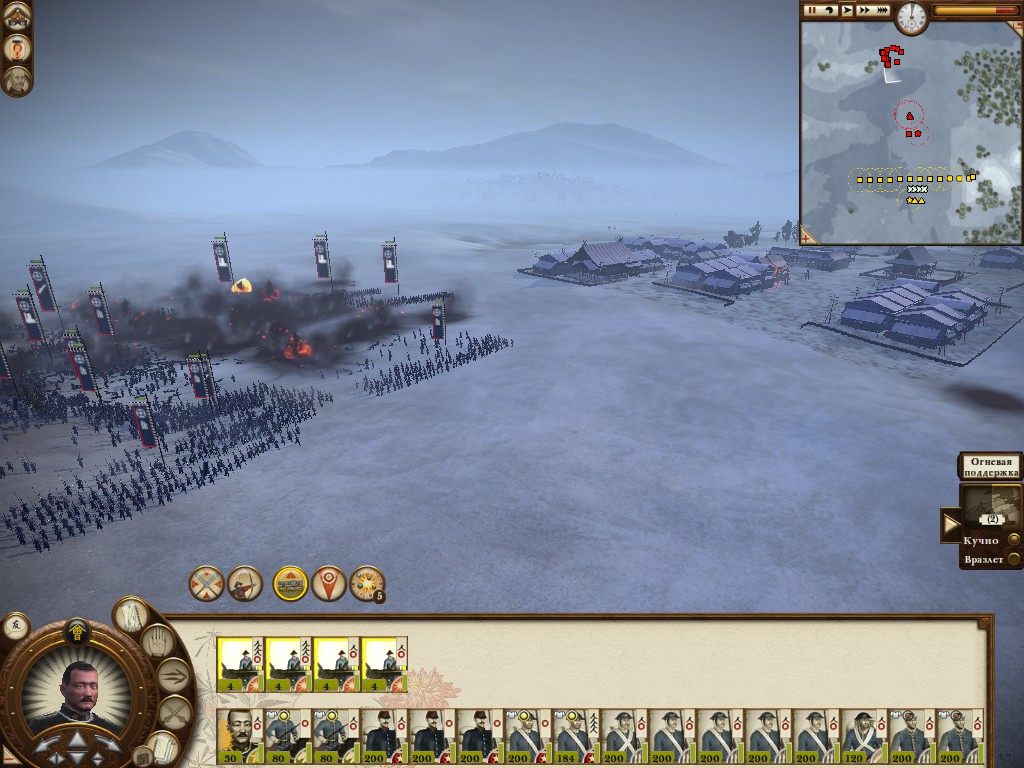Toggle the Огневая поддержка fire support button
The height and width of the screenshot is (768, 1024).
click(x=991, y=466)
